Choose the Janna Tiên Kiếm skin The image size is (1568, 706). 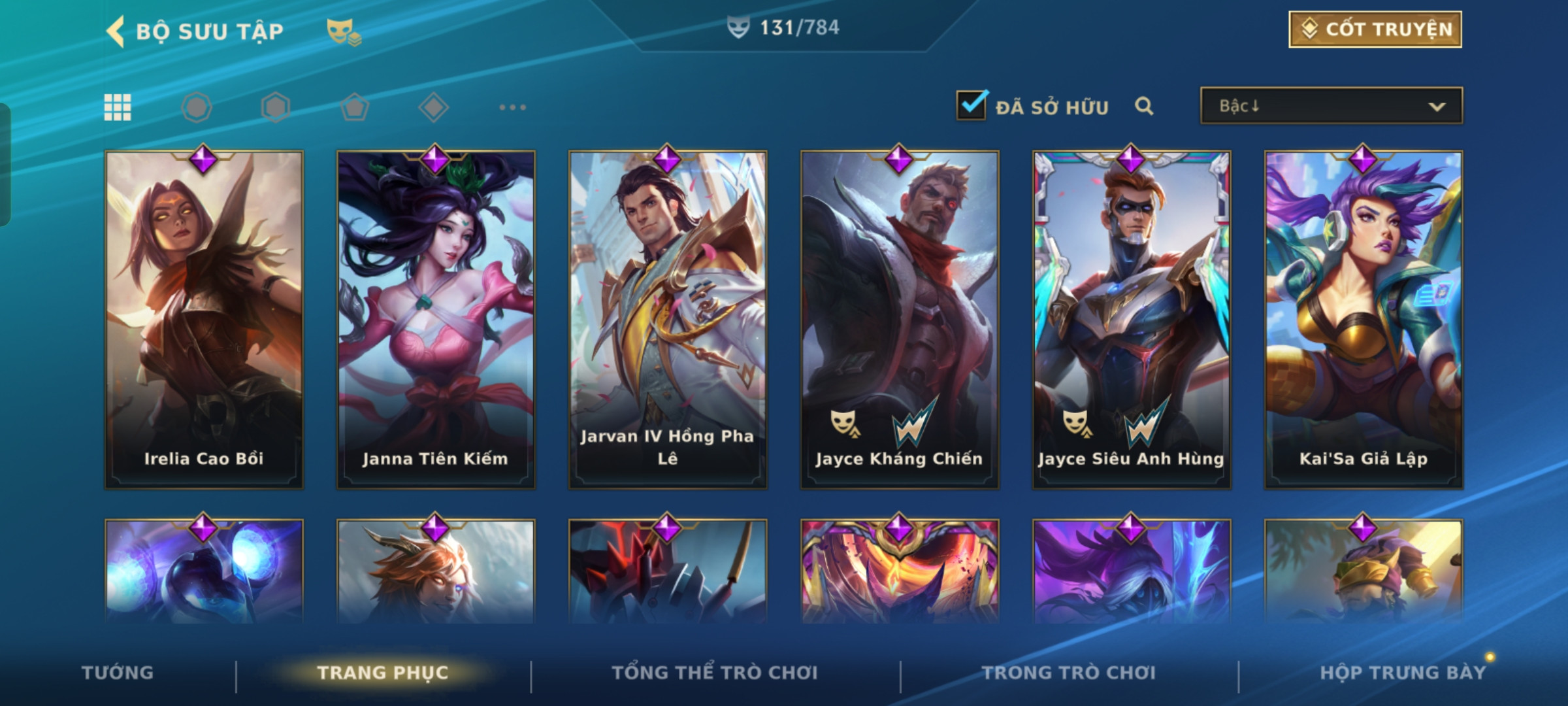[436, 320]
